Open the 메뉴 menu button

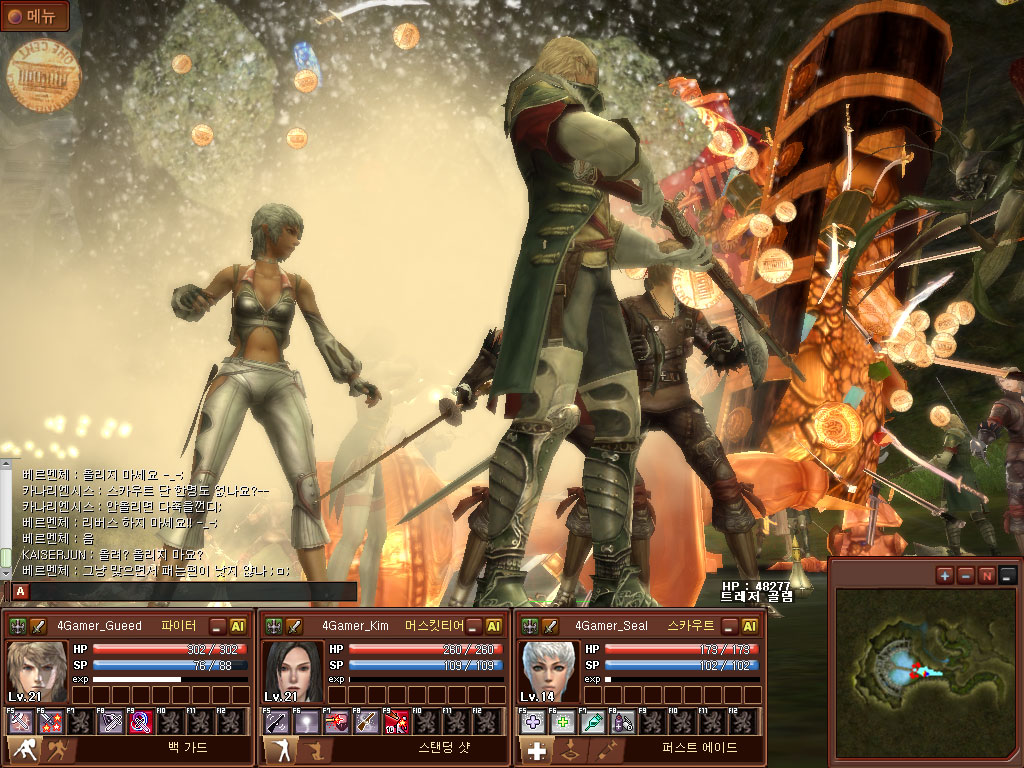[35, 16]
